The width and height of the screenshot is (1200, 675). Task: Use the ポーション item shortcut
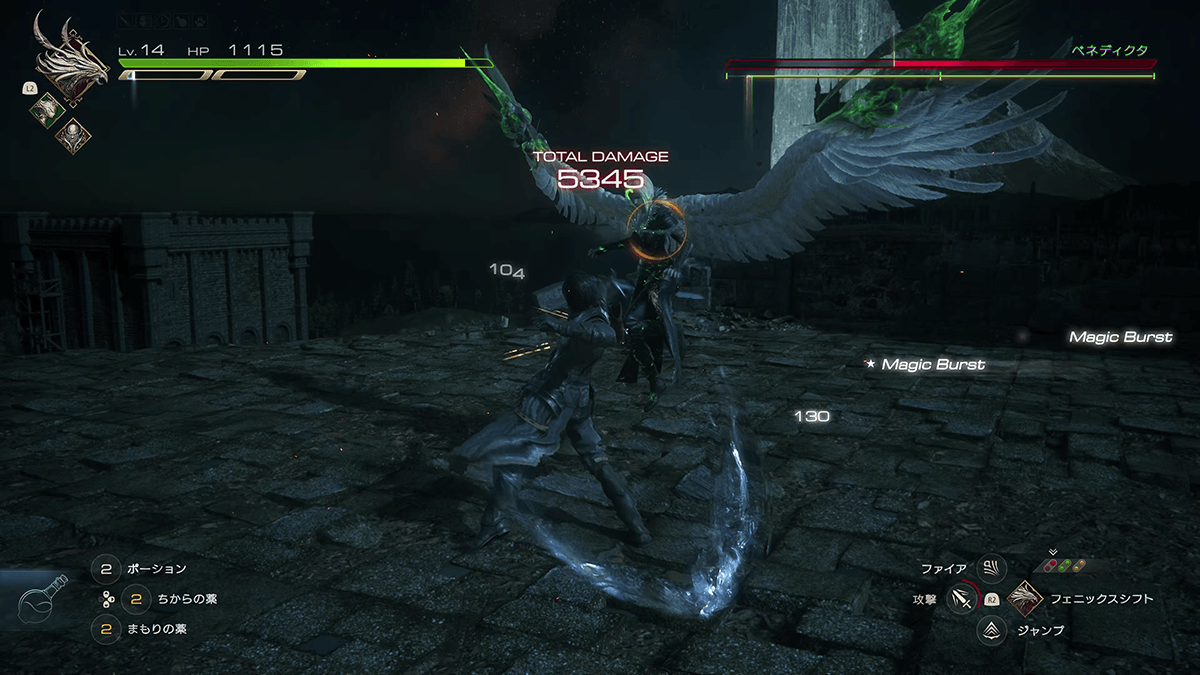click(x=106, y=569)
